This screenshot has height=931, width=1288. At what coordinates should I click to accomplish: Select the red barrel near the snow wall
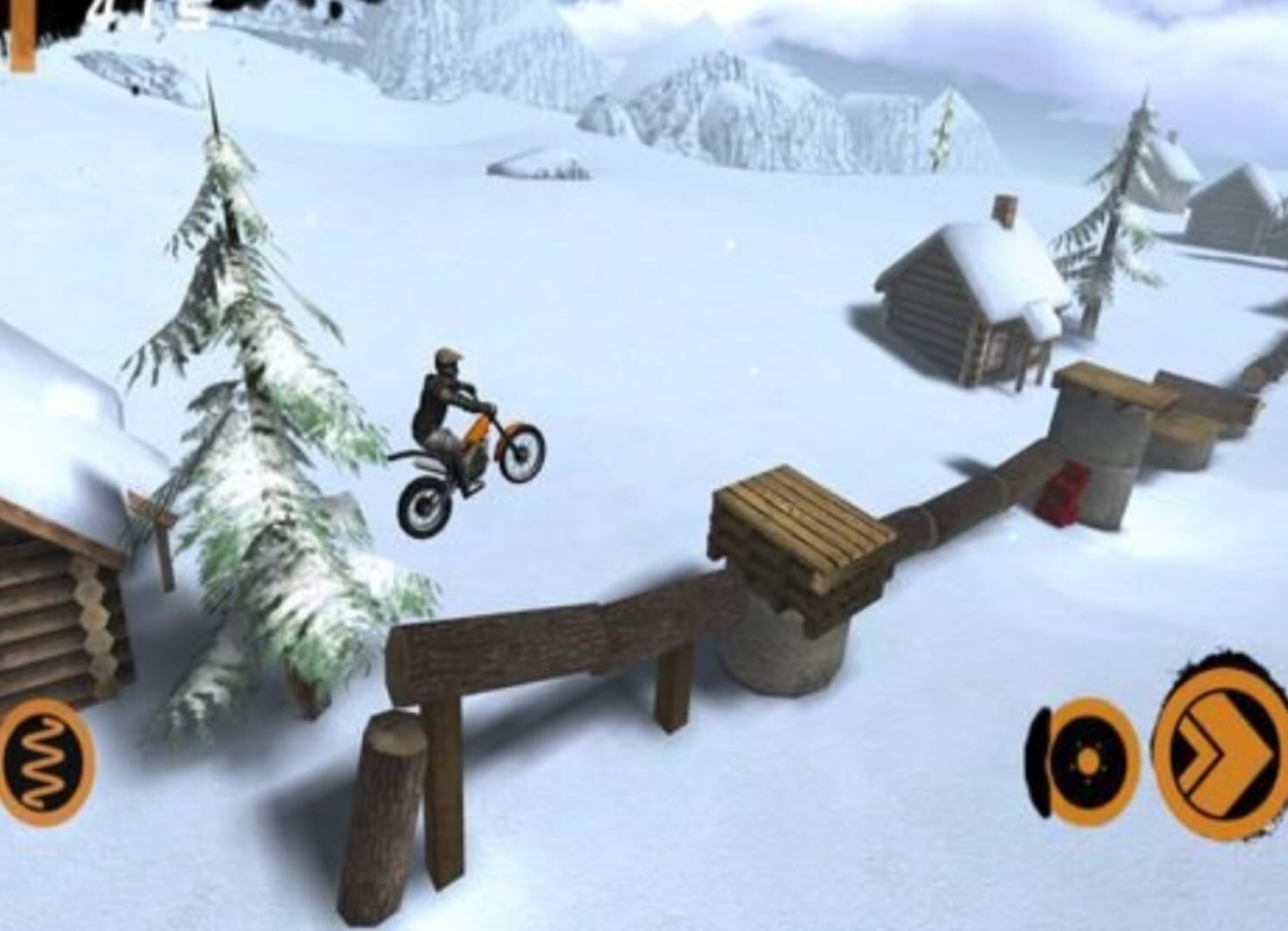[1066, 491]
